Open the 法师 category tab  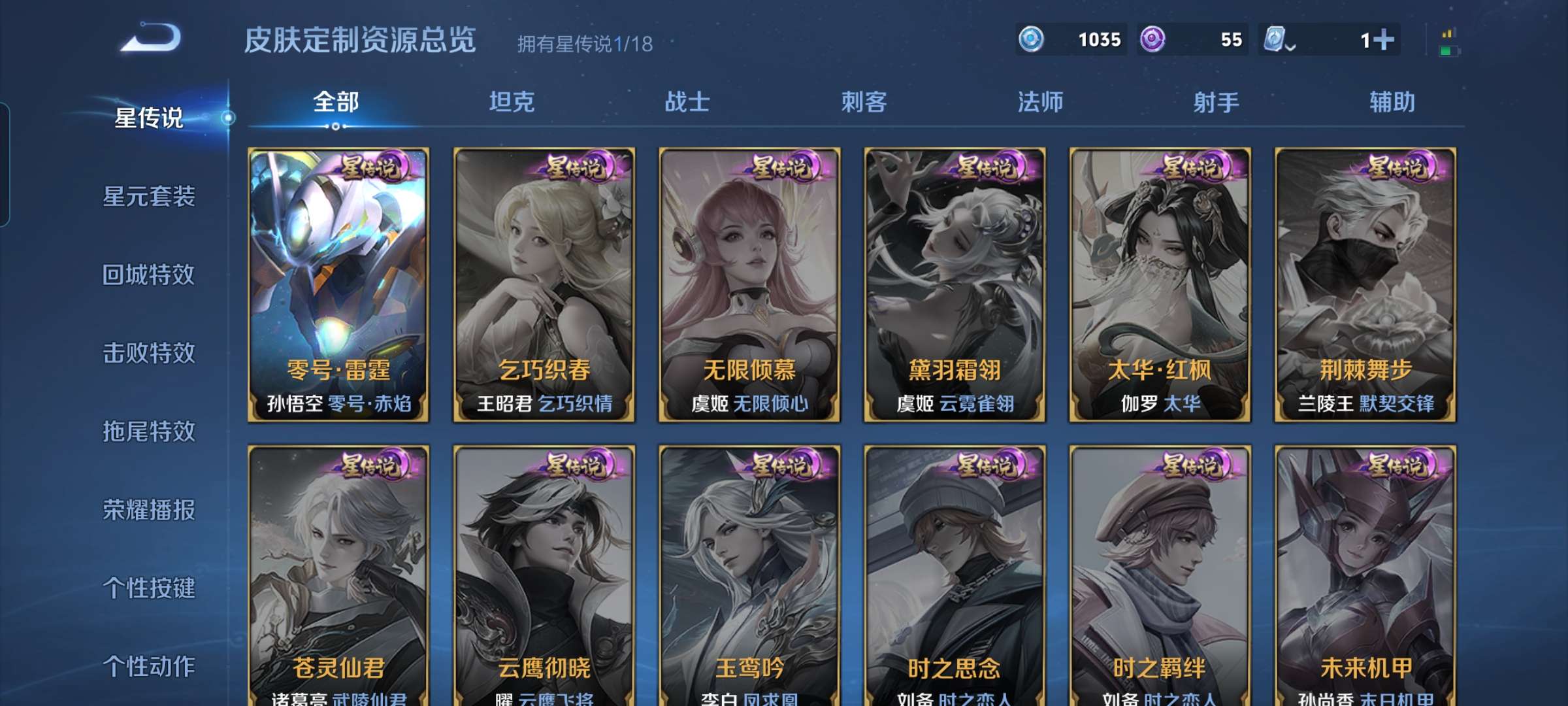[x=1041, y=103]
